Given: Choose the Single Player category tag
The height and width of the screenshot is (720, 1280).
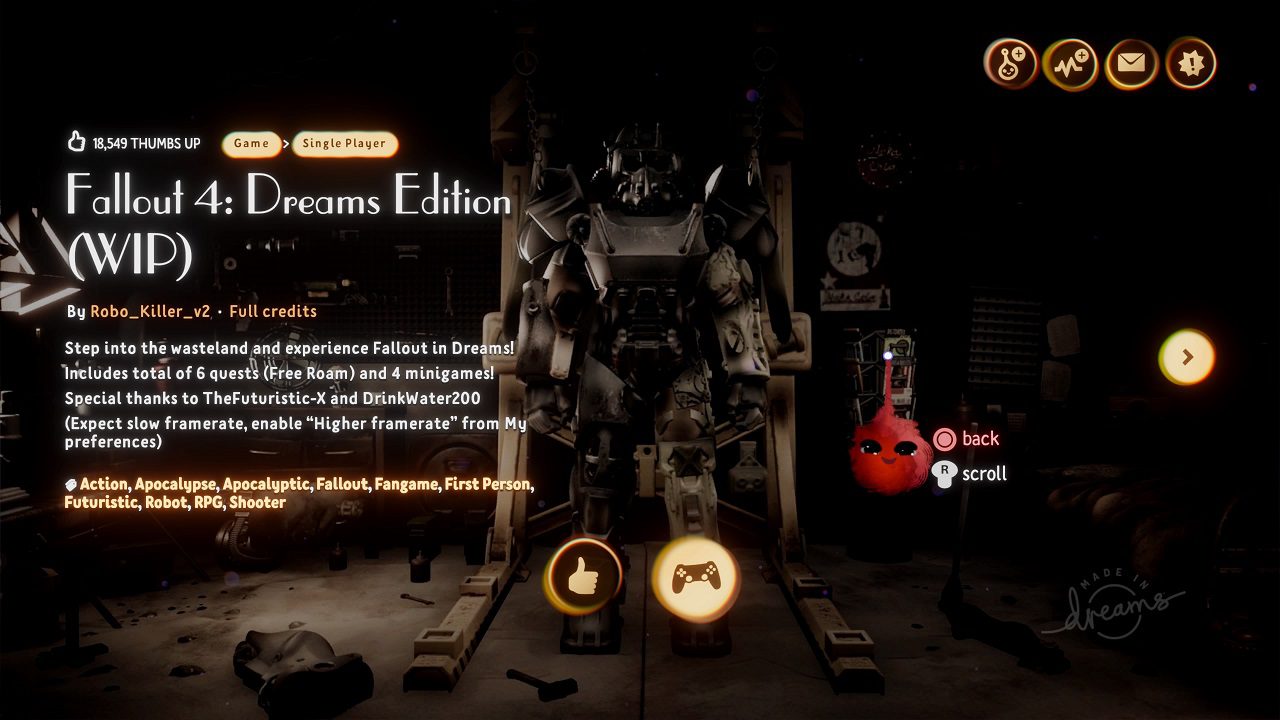Looking at the screenshot, I should tap(344, 144).
